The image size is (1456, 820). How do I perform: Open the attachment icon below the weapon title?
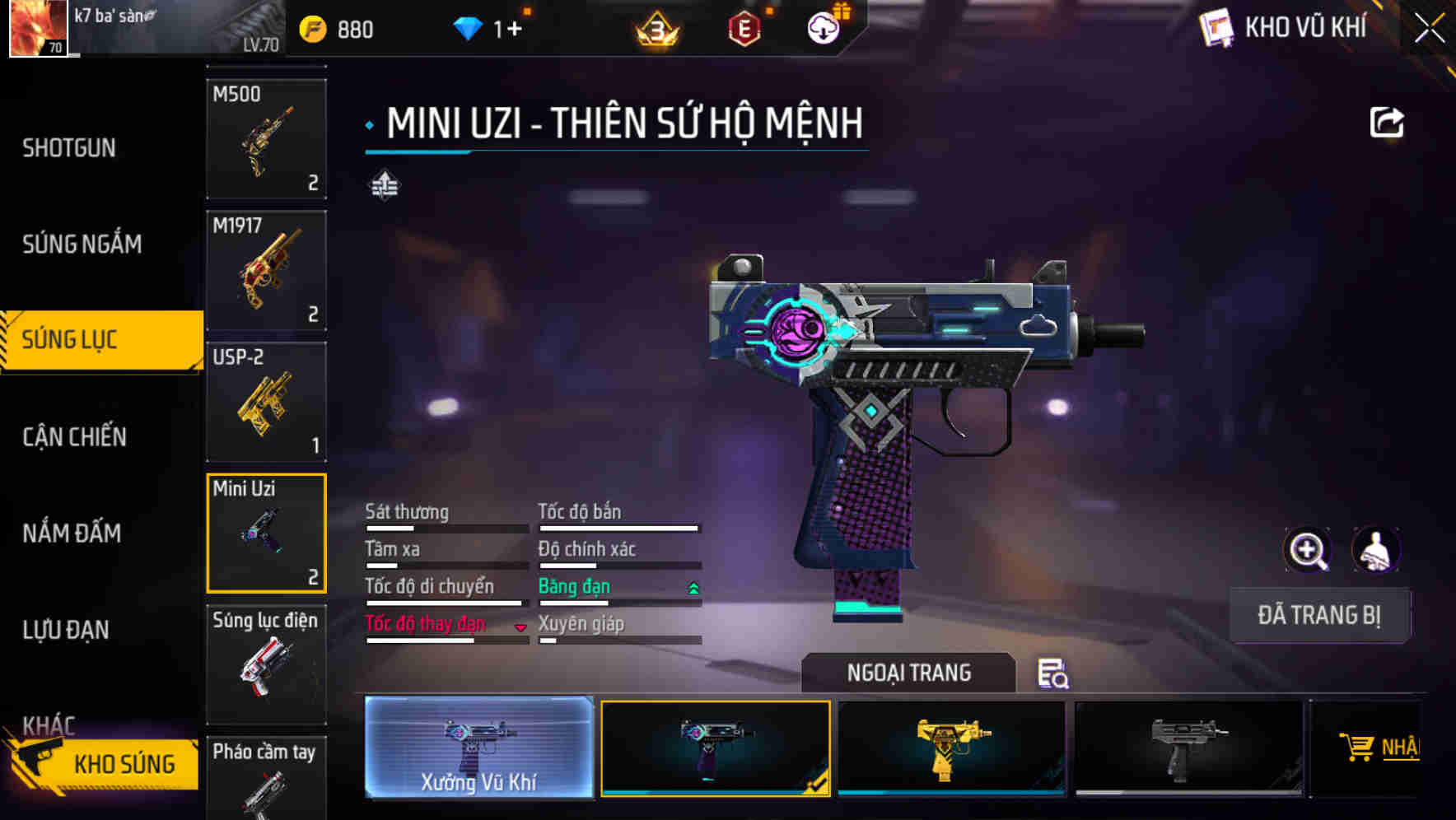click(383, 185)
